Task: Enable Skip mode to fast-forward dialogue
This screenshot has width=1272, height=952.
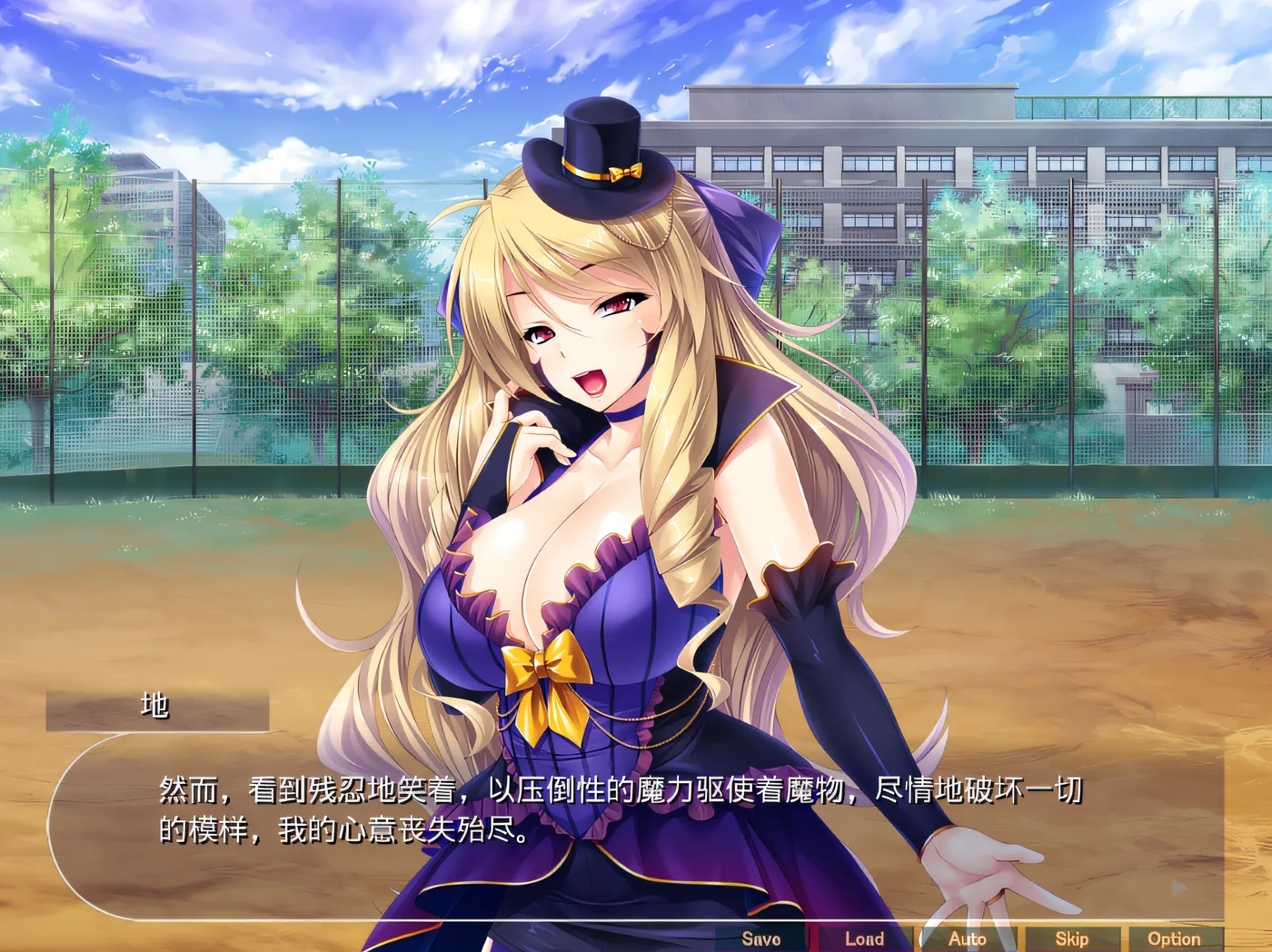Action: tap(1072, 938)
